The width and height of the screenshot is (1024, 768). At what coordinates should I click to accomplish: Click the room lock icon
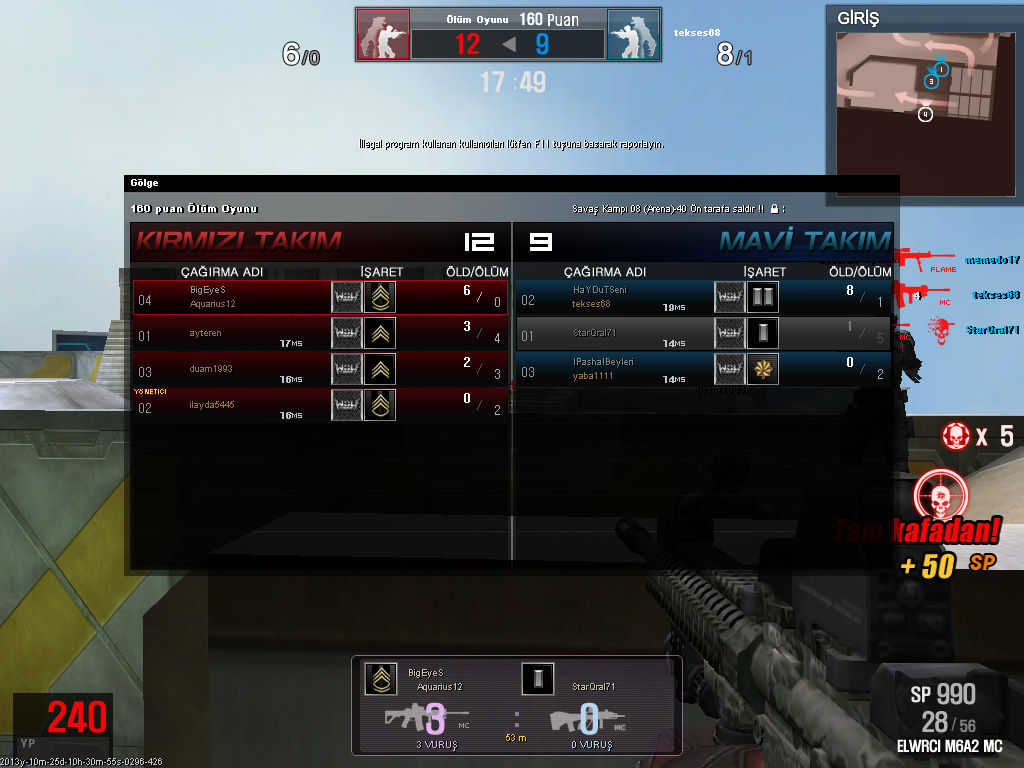click(775, 209)
